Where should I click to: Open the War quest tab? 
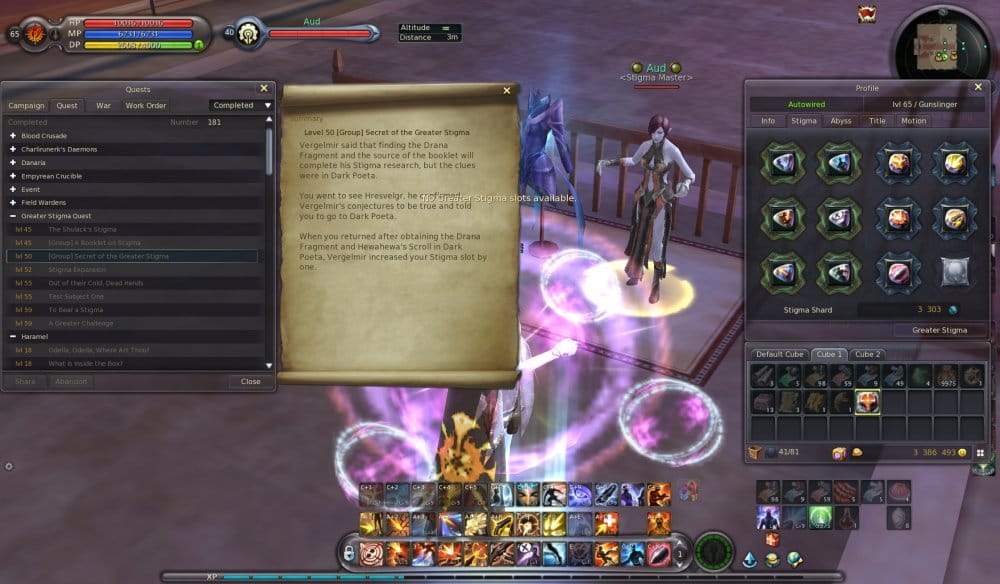click(x=103, y=105)
